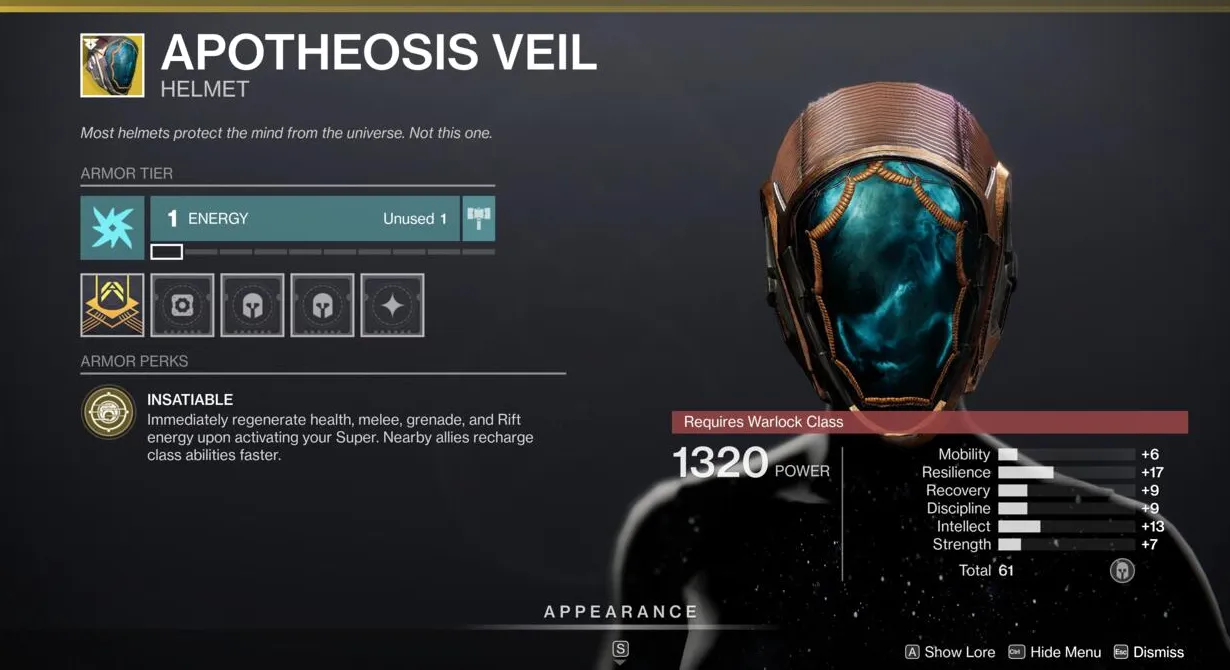
Task: Click the 1 Energy capacity bar
Action: [x=305, y=218]
